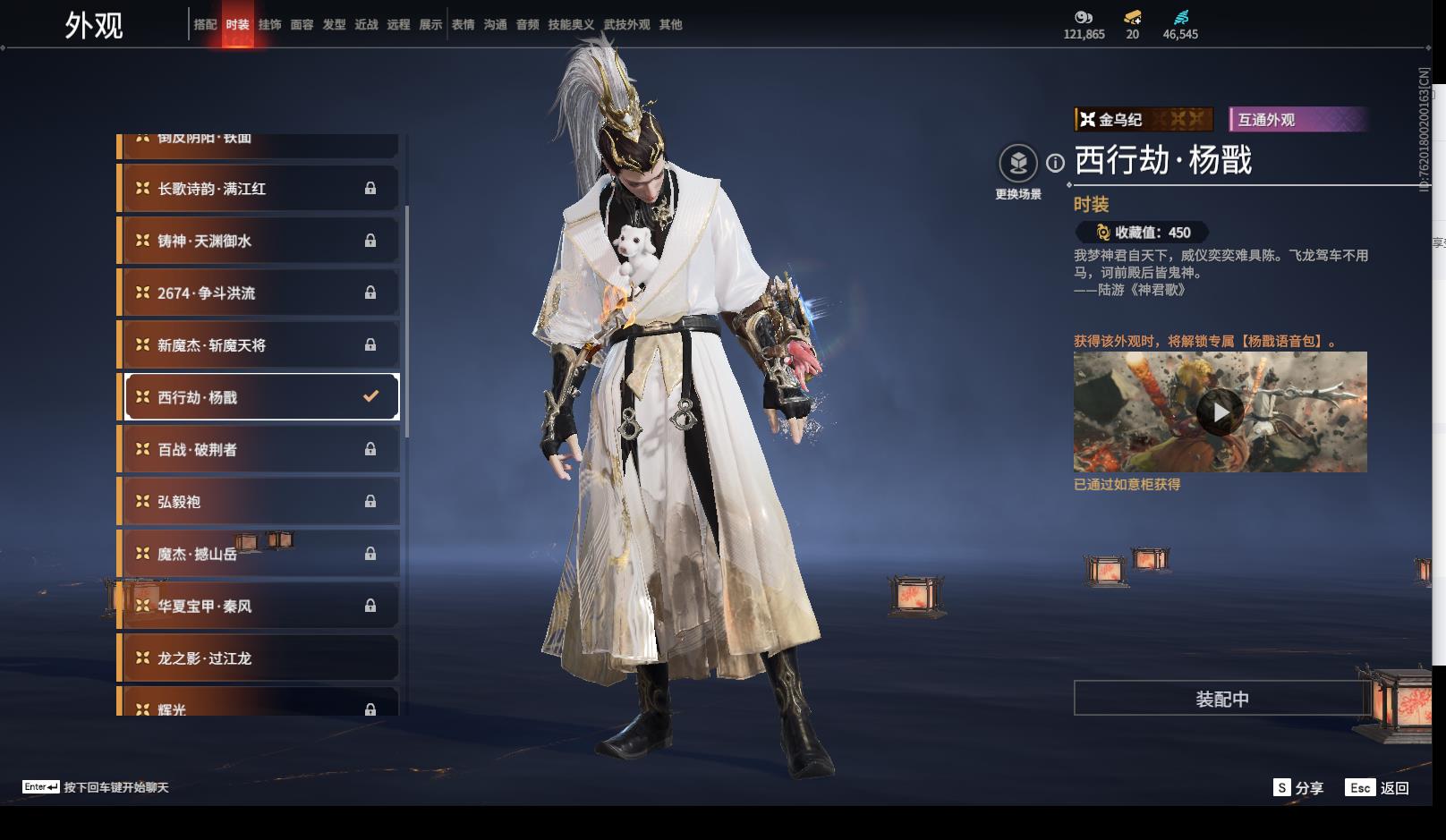Screen dimensions: 1446x840
Task: Switch to the 武技外观 tab
Action: point(626,25)
